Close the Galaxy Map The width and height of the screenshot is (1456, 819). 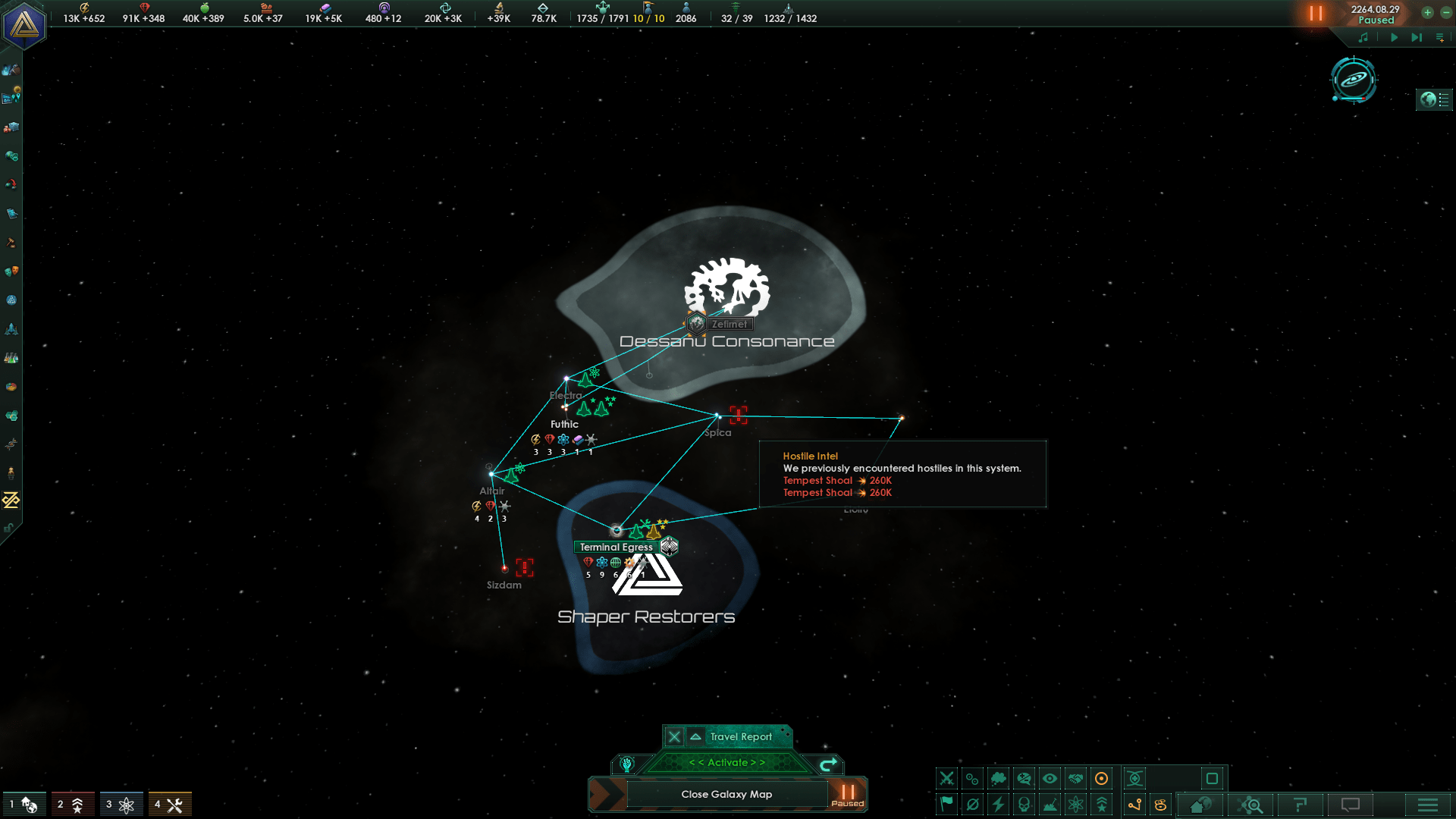click(x=726, y=794)
